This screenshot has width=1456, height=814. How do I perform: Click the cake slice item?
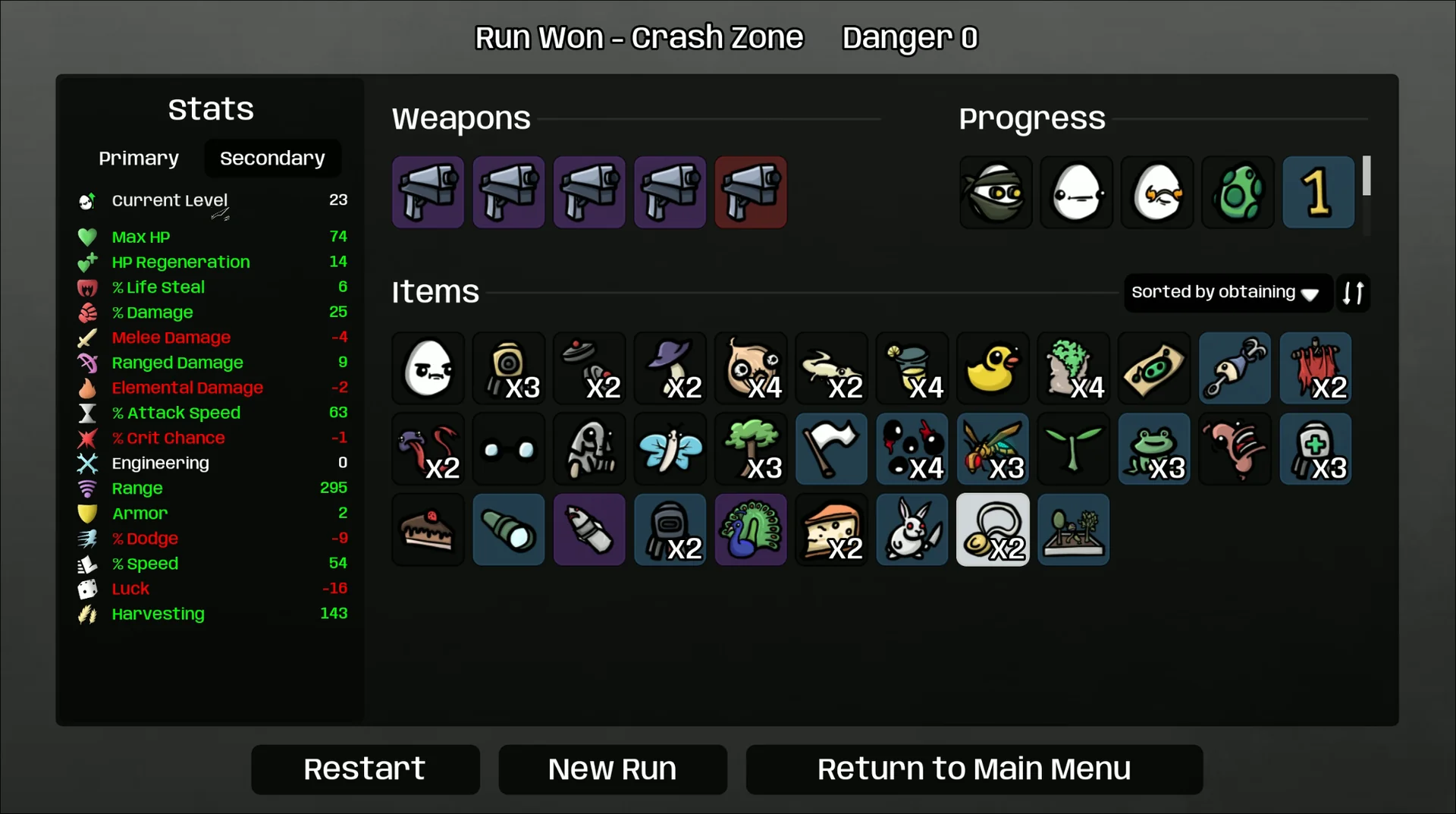[x=427, y=530]
